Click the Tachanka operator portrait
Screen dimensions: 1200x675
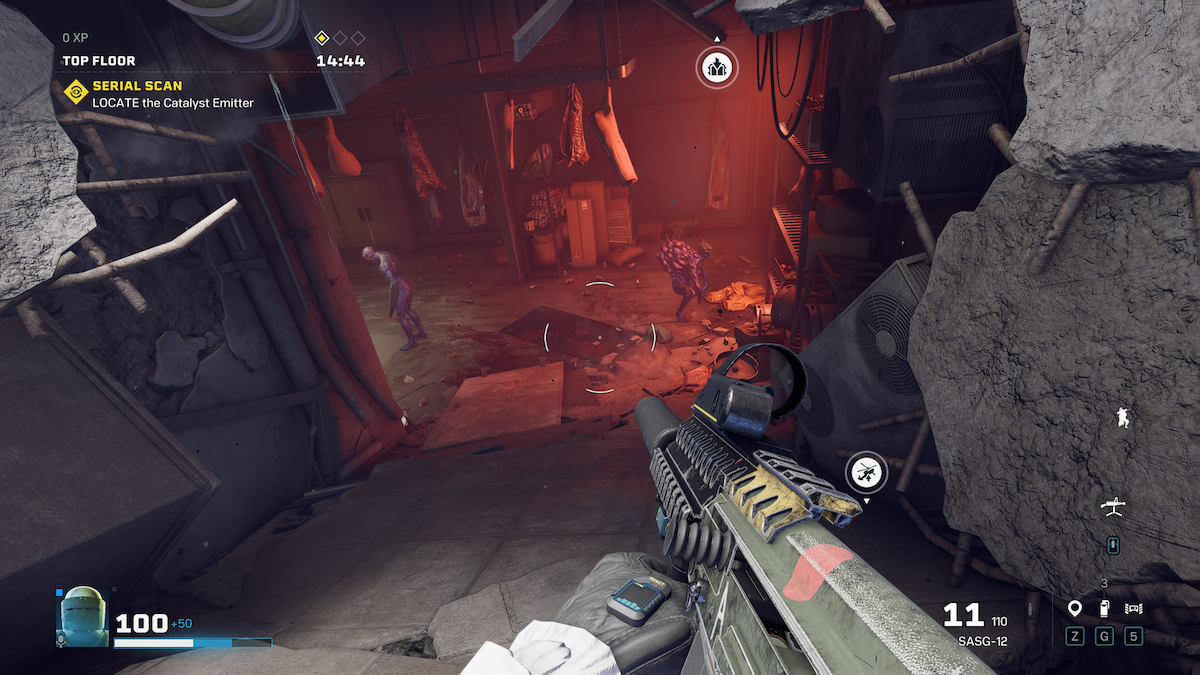[82, 612]
